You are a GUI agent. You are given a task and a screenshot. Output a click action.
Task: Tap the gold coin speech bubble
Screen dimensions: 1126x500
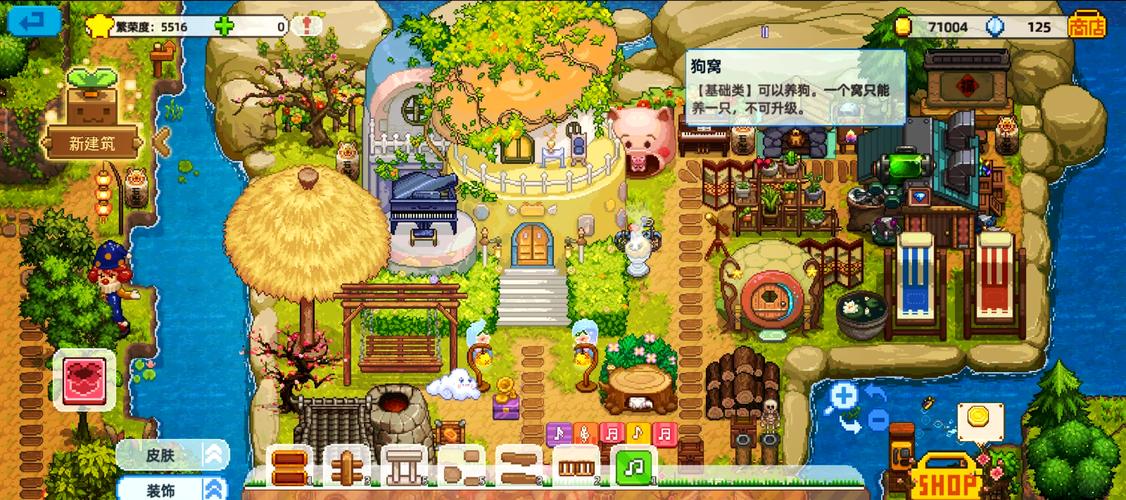pyautogui.click(x=979, y=418)
